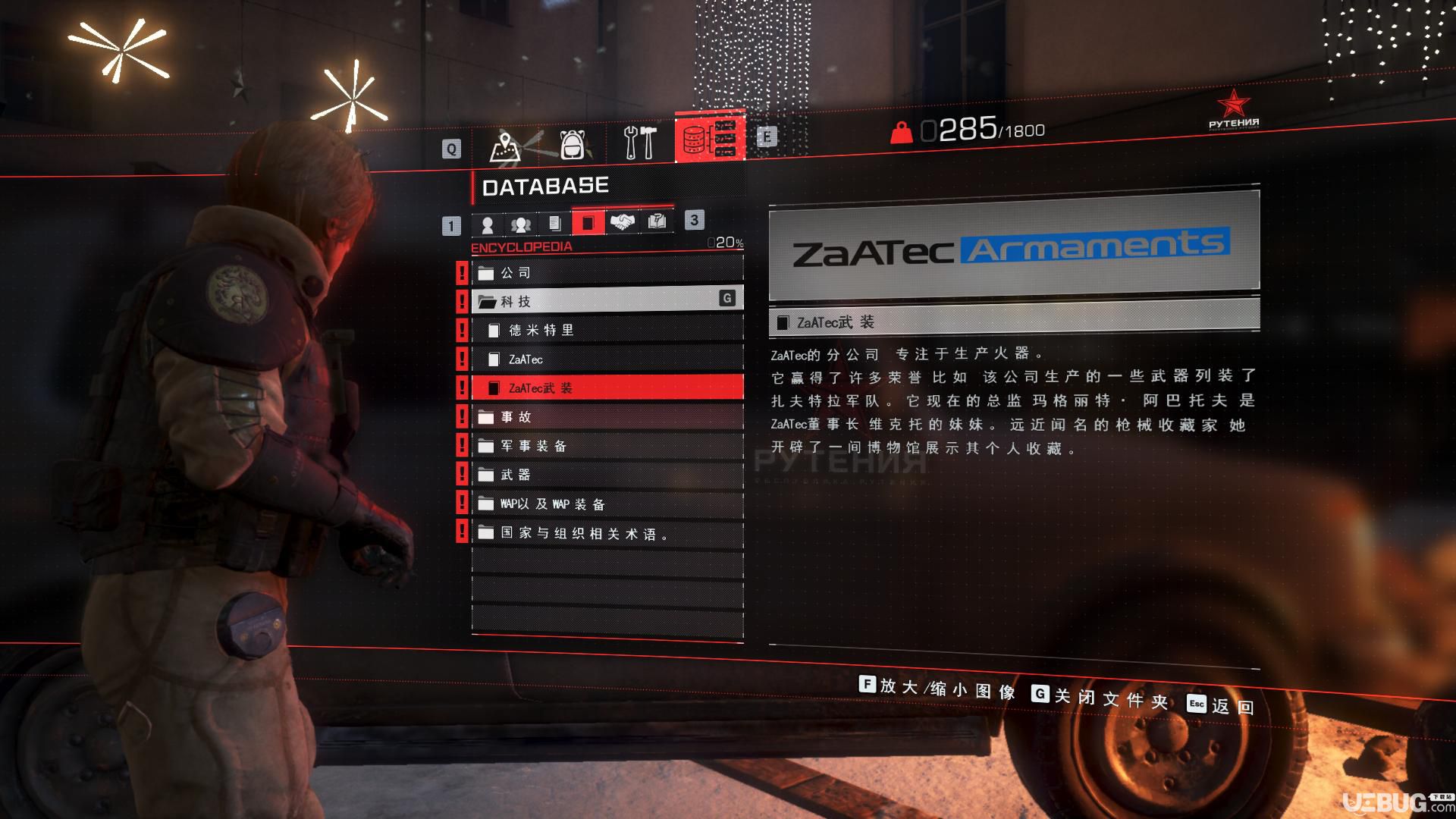The height and width of the screenshot is (819, 1456).
Task: Collapse the open 科技 folder
Action: coord(607,301)
